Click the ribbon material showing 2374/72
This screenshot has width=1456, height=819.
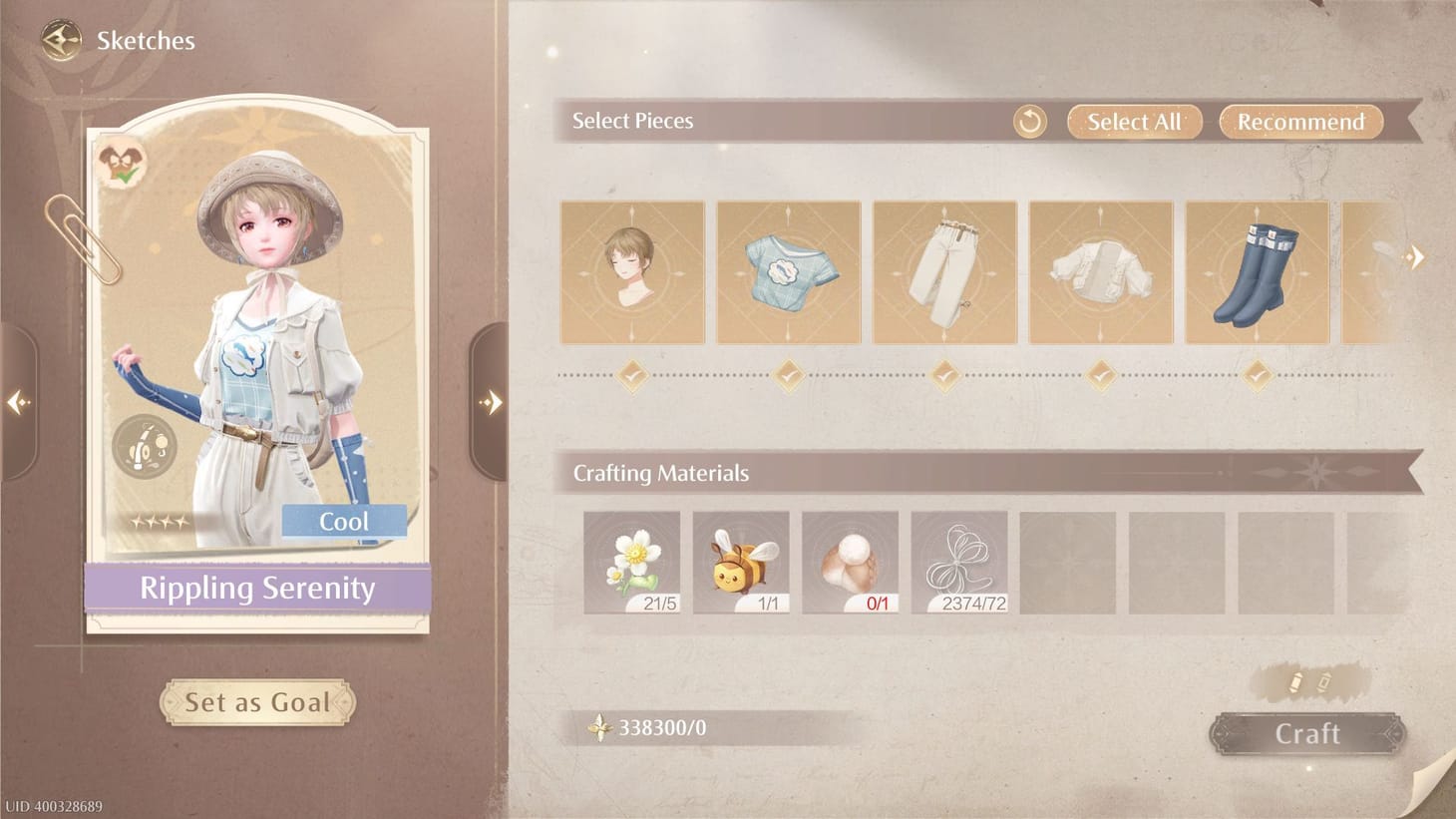tap(960, 561)
